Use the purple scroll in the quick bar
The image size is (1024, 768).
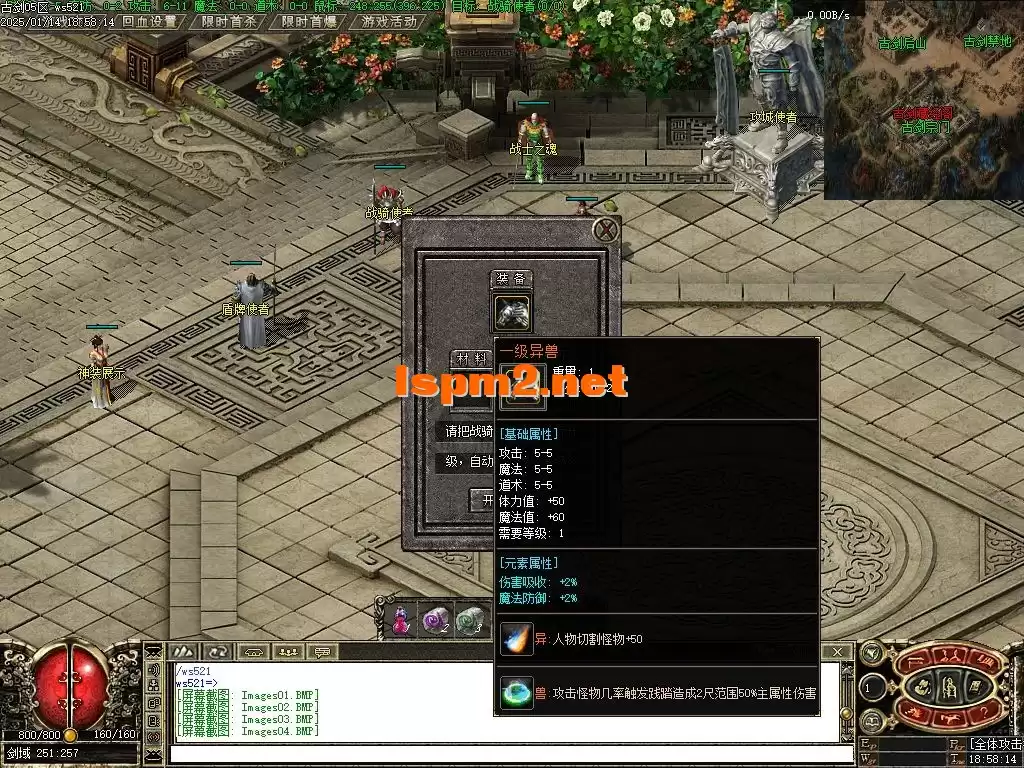(435, 620)
